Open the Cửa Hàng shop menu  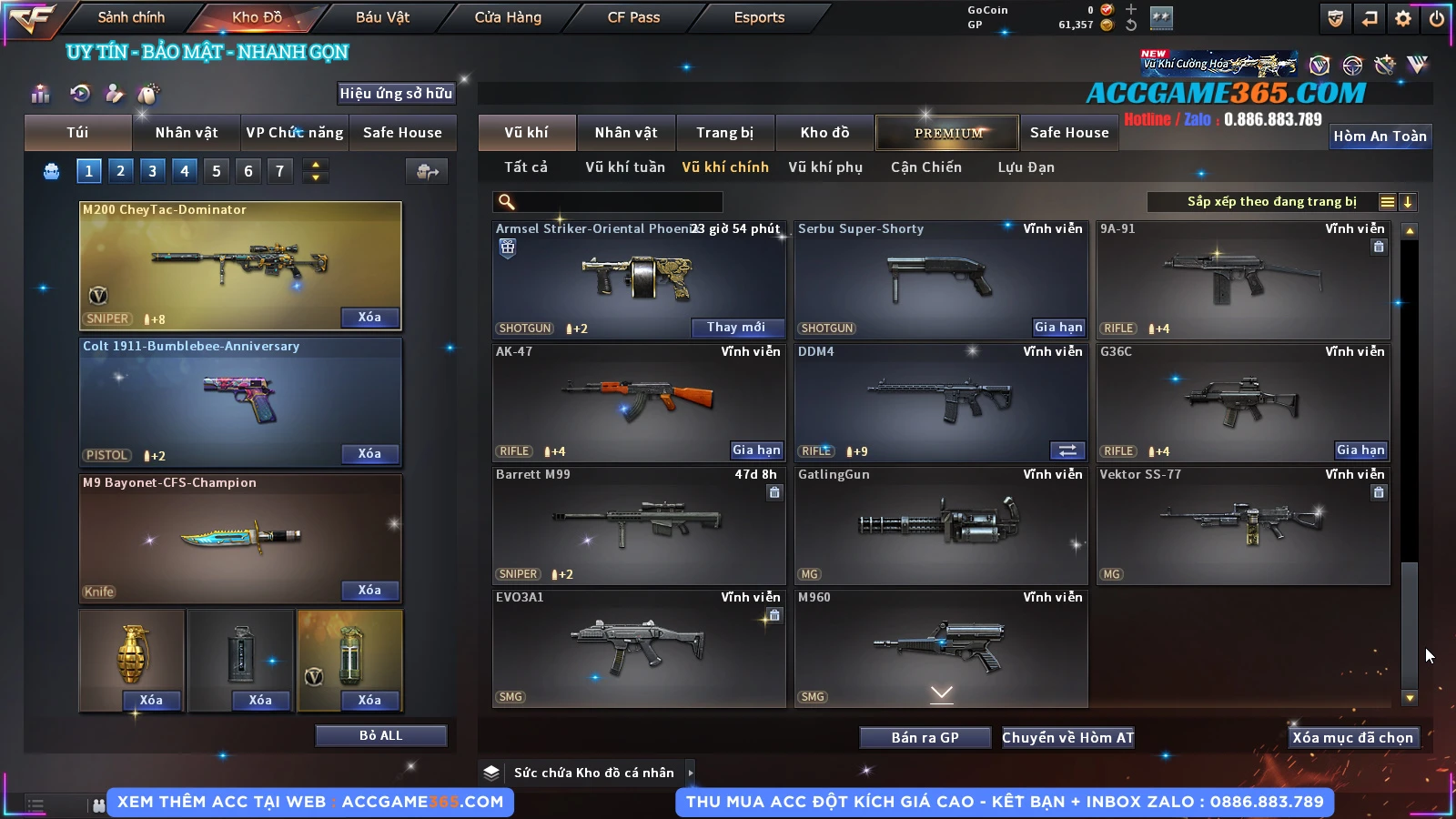(x=508, y=17)
